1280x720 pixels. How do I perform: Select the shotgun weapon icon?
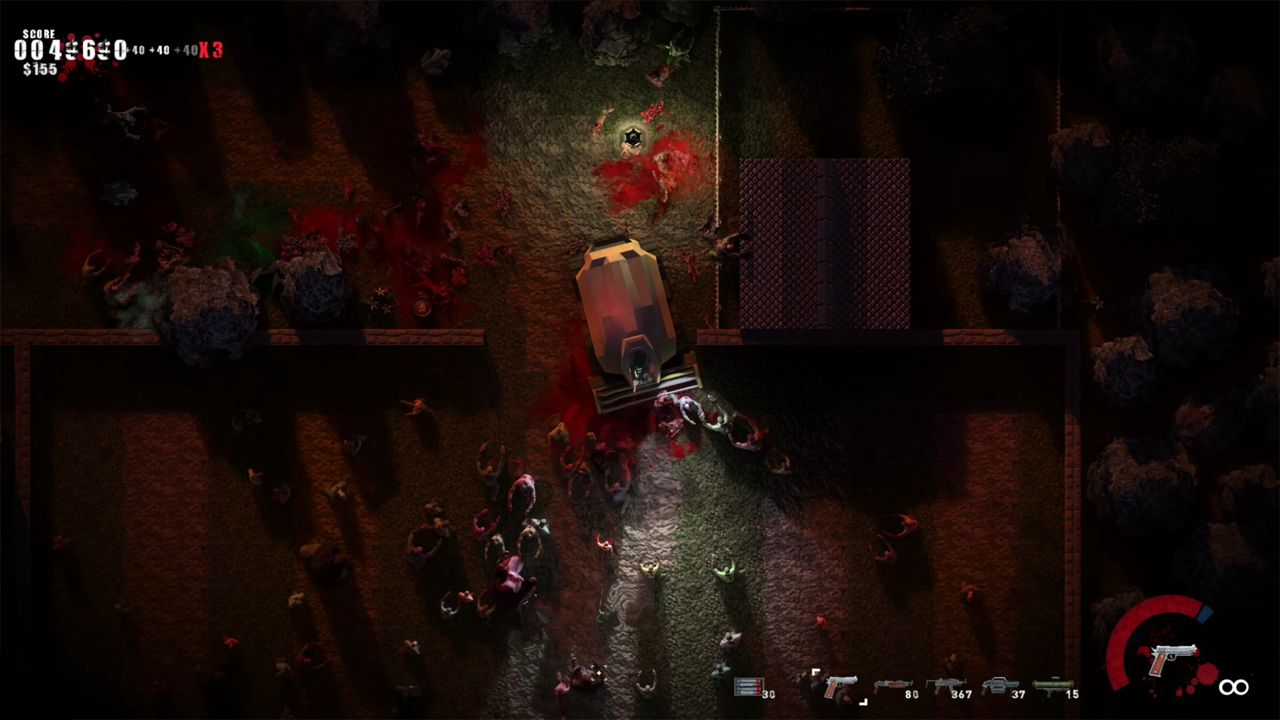892,684
